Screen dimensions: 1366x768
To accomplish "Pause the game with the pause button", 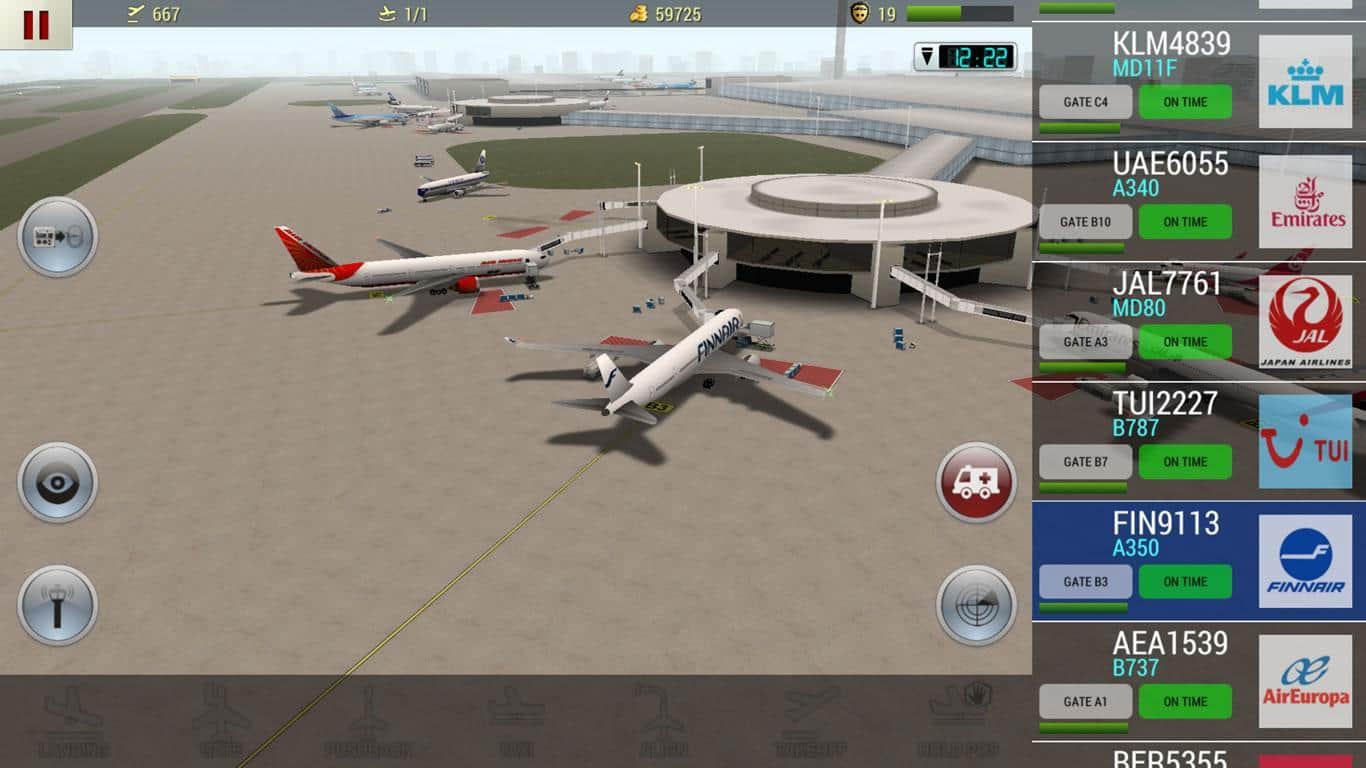I will (35, 24).
